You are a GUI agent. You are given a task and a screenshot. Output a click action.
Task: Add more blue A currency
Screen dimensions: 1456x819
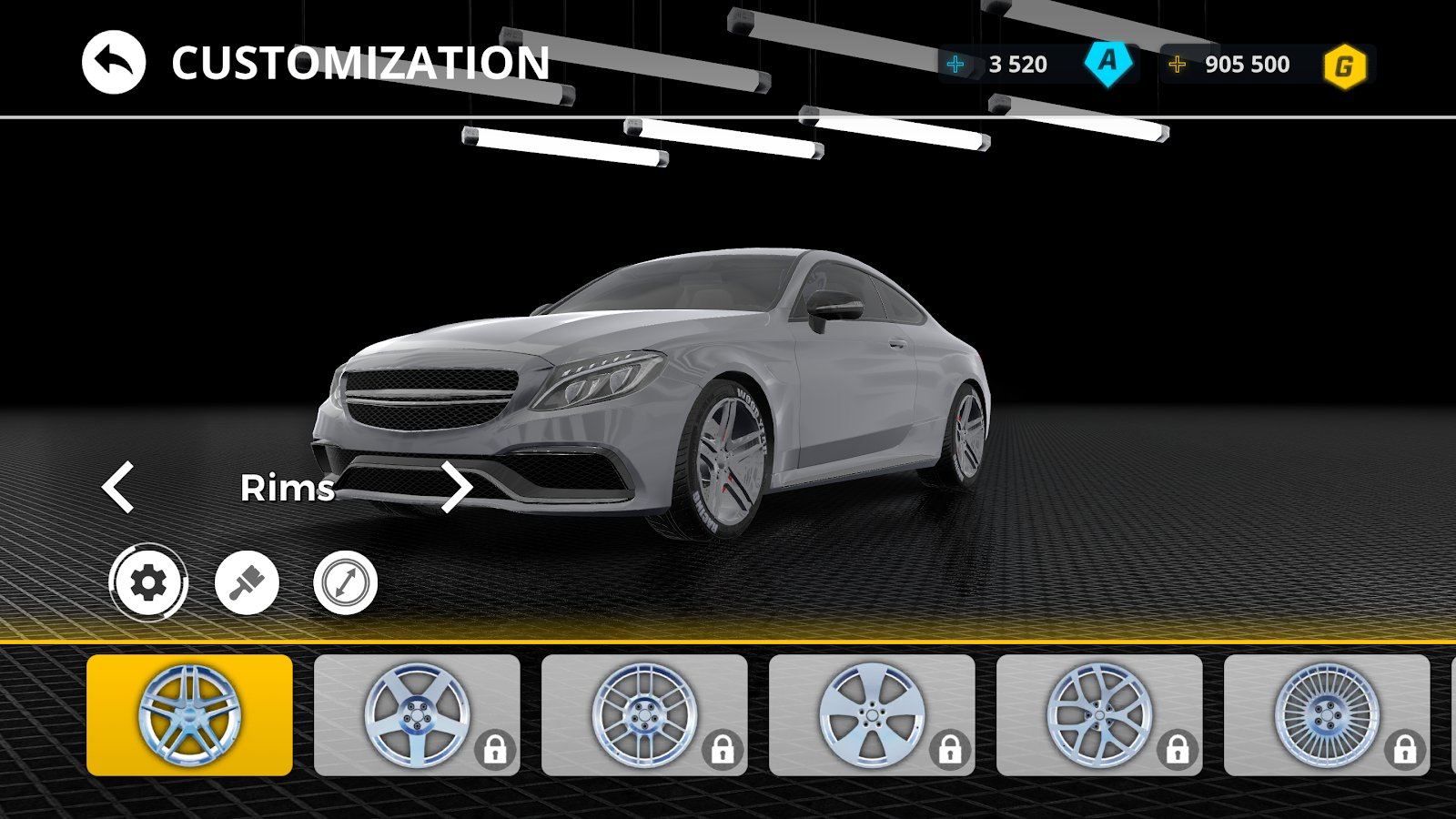tap(955, 65)
